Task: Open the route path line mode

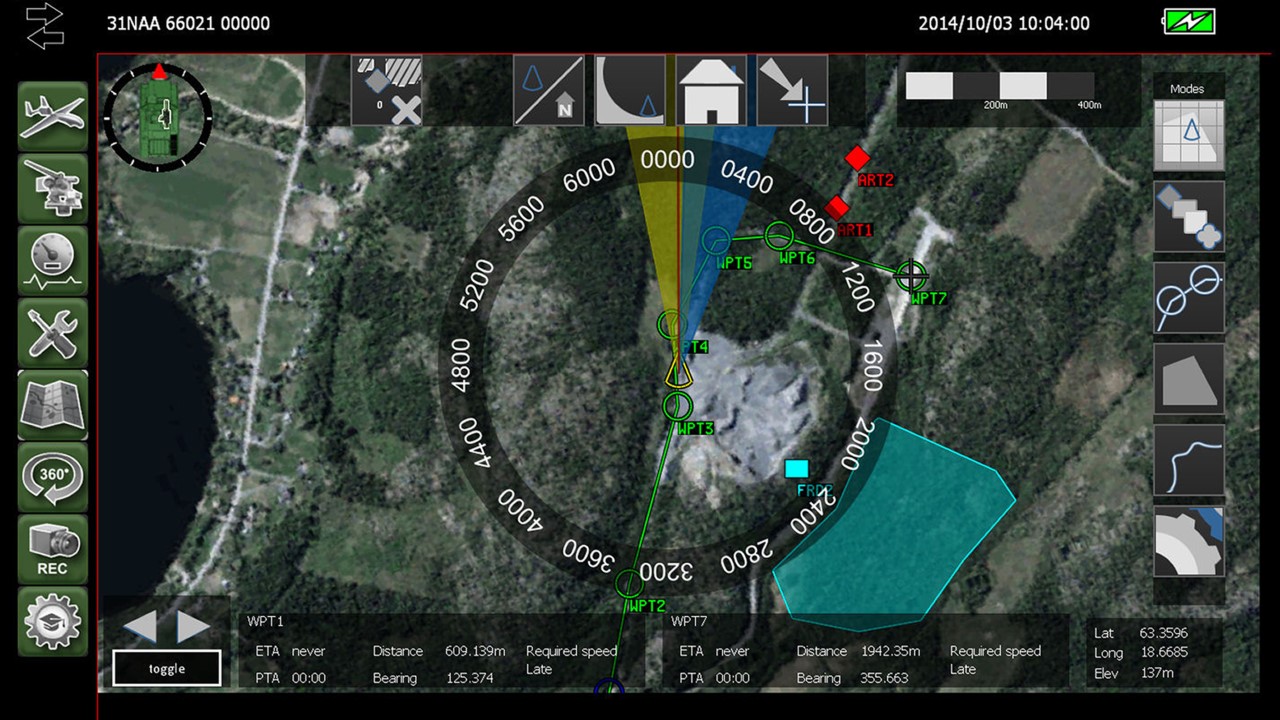Action: (1188, 460)
